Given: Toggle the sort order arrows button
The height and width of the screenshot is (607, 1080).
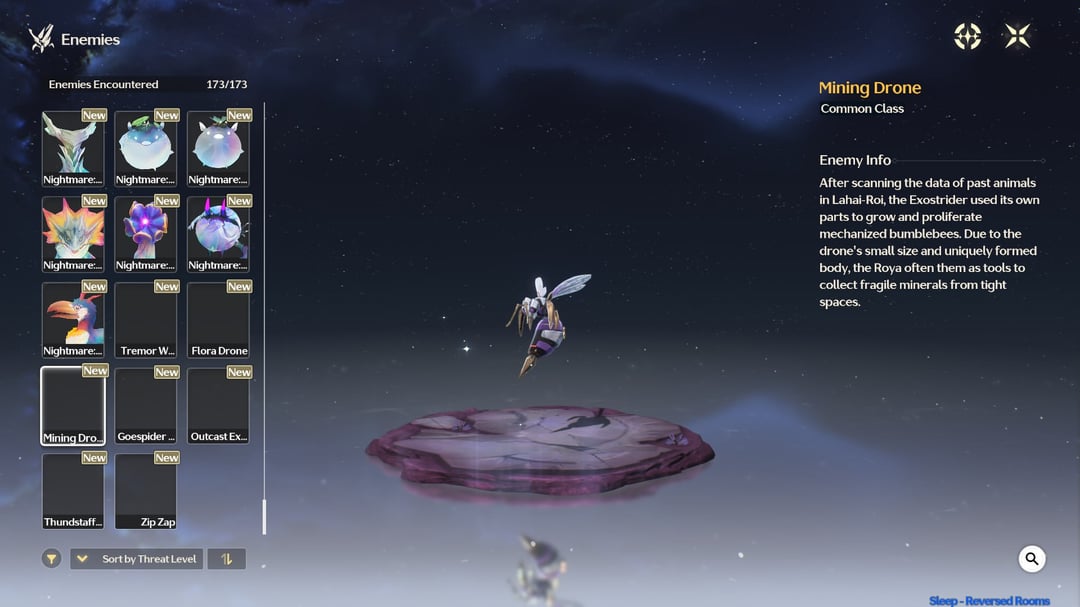Looking at the screenshot, I should coord(226,559).
